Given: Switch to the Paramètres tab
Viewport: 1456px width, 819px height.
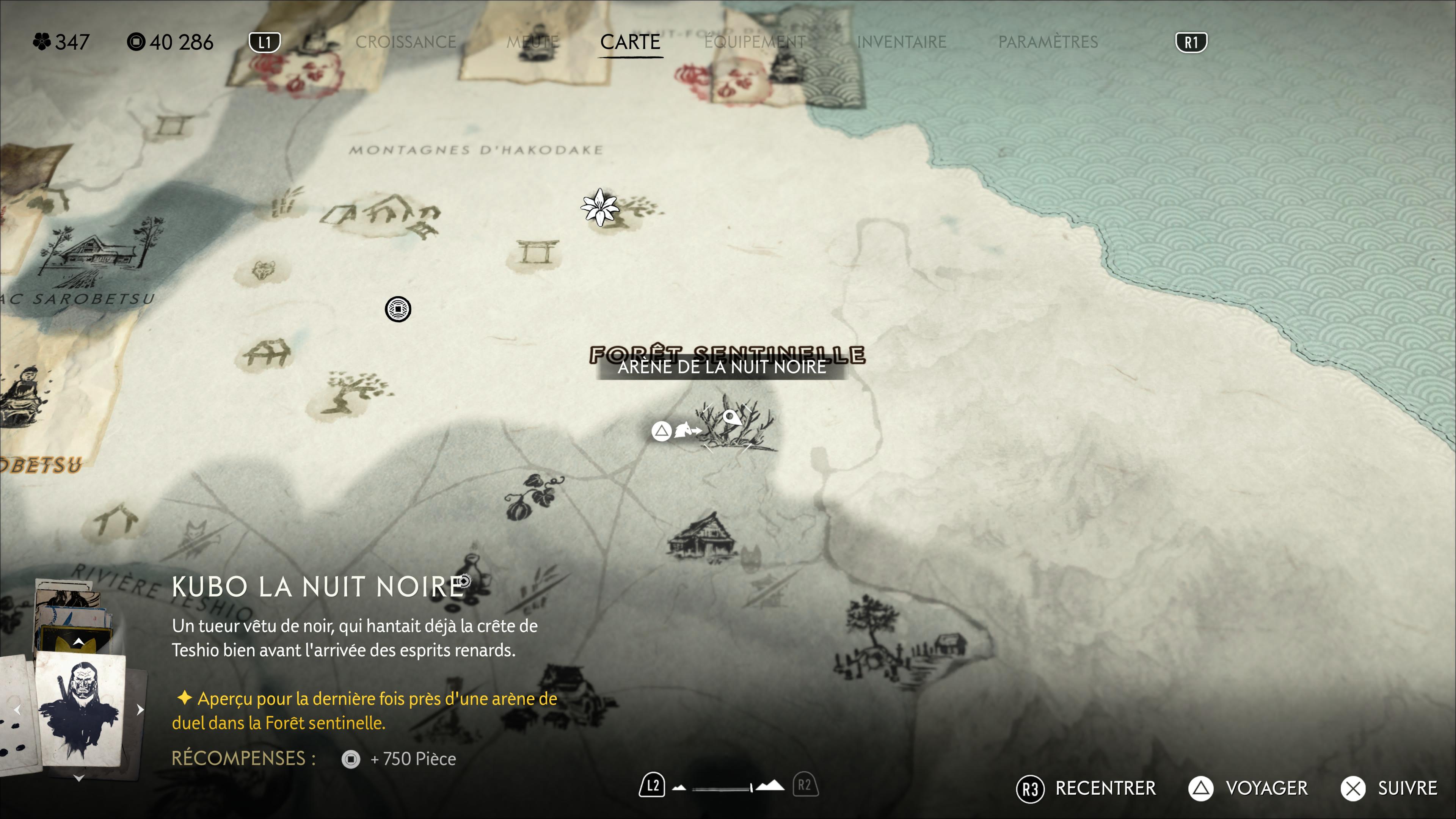Looking at the screenshot, I should pyautogui.click(x=1047, y=42).
